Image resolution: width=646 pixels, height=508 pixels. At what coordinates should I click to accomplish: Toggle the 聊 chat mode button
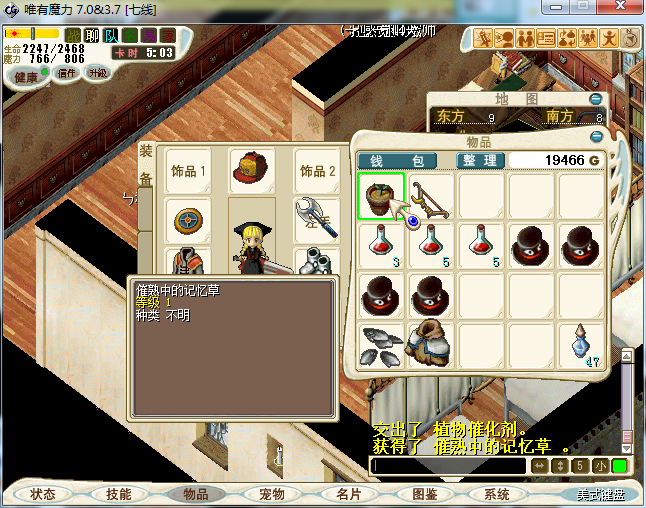(92, 36)
